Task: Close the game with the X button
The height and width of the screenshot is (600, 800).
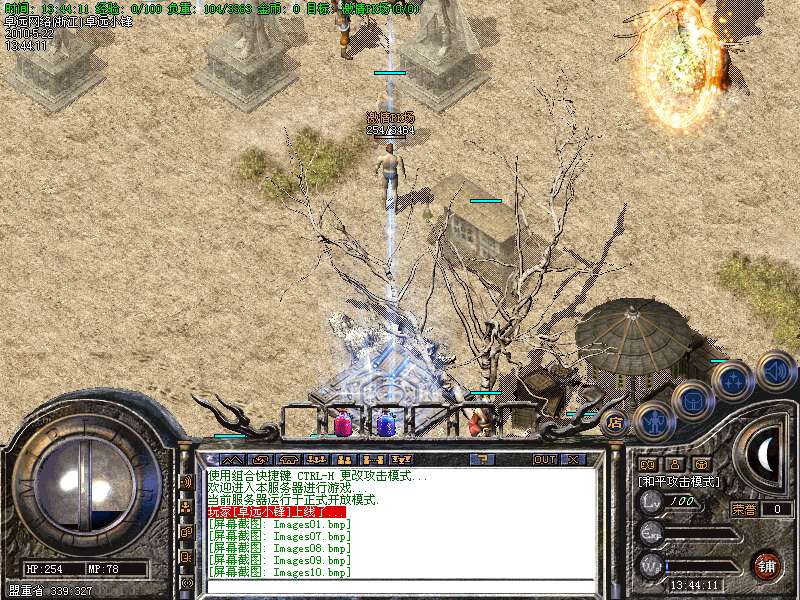Action: tap(573, 459)
